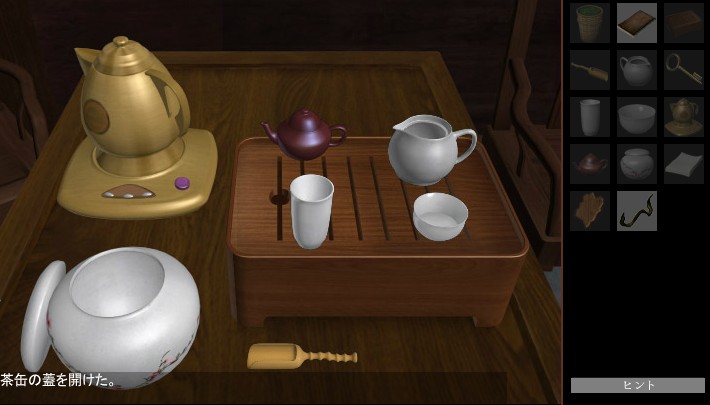Viewport: 710px width, 405px height.
Task: Select the flat wooden board inventory item
Action: pos(637,23)
